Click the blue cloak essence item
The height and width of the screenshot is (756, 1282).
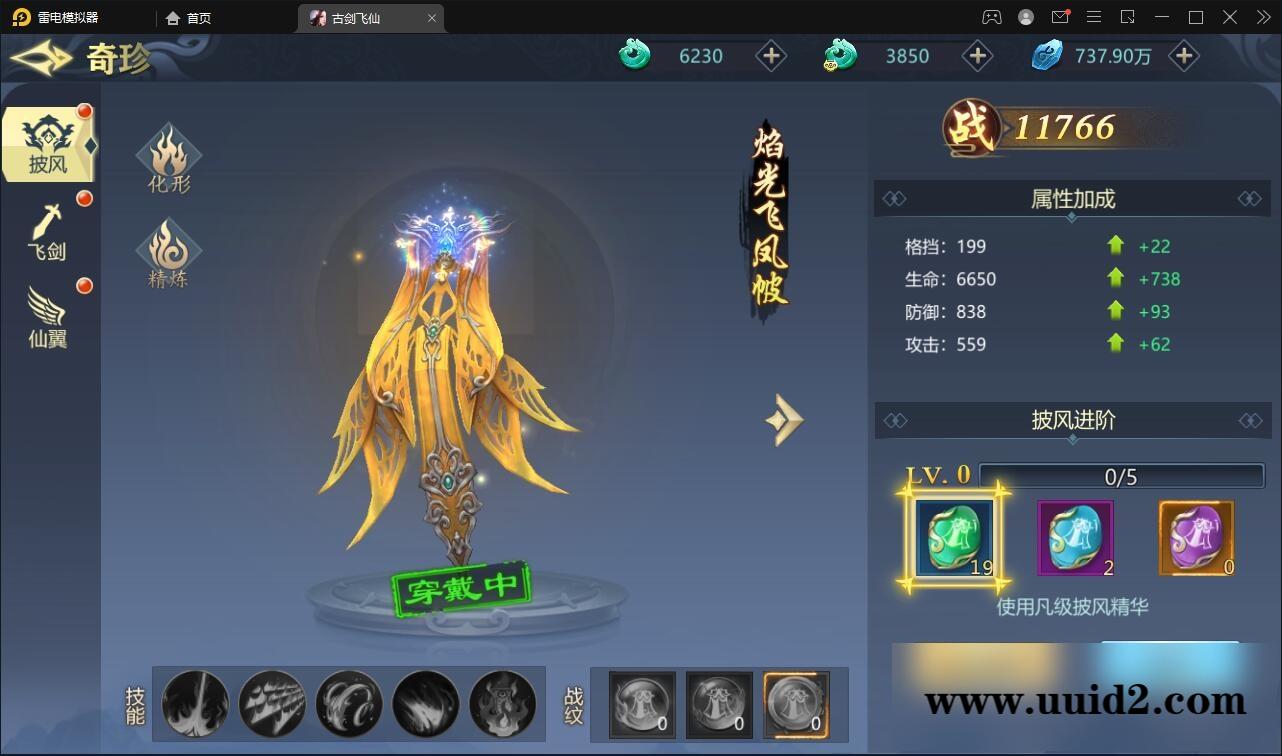1075,538
